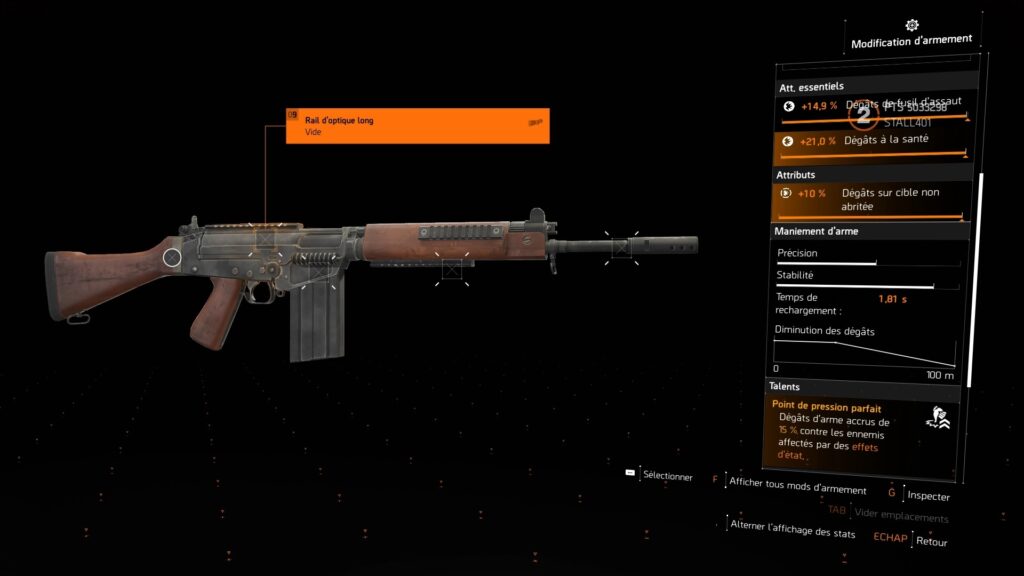1024x576 pixels.
Task: Go back with "Retour"
Action: (931, 541)
